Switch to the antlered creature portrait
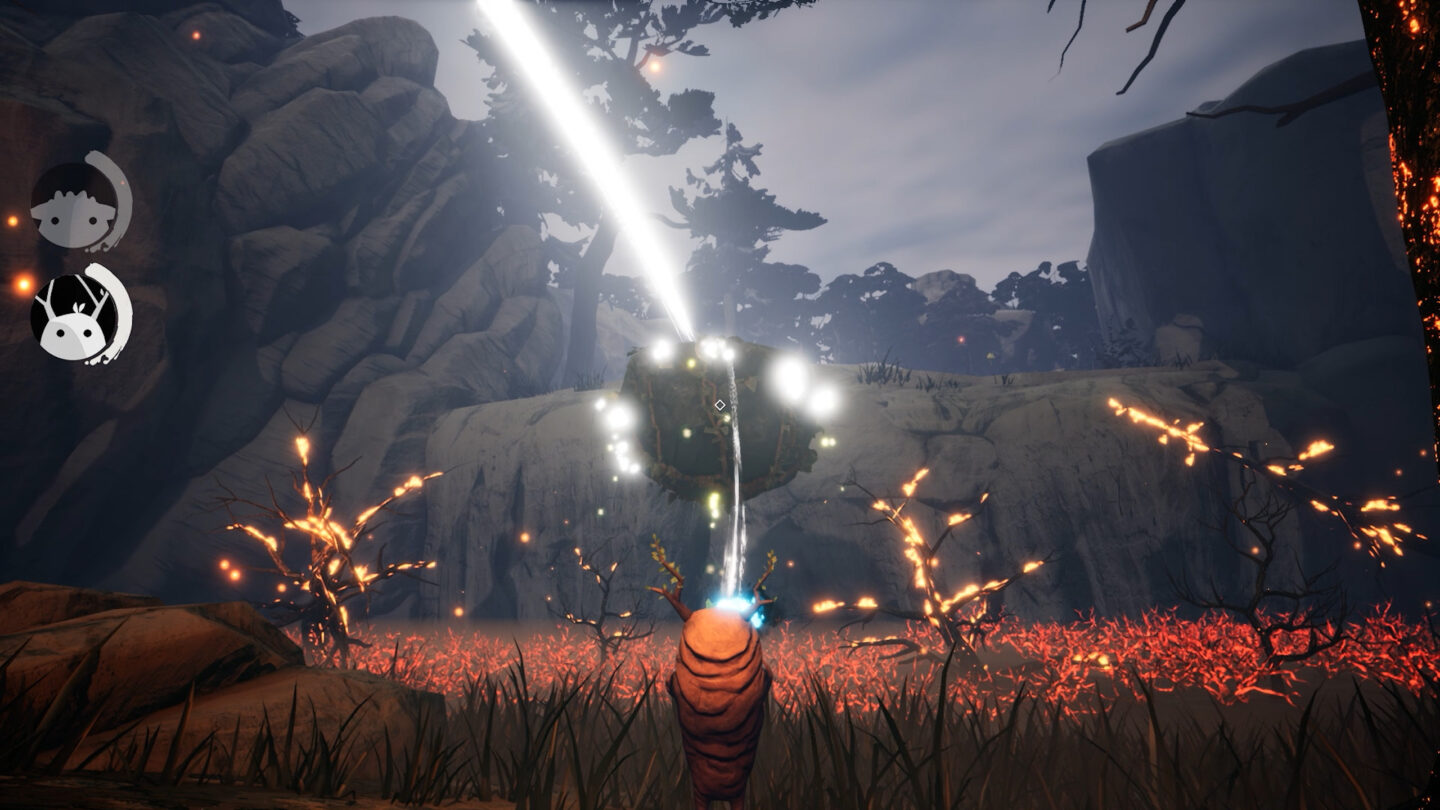The height and width of the screenshot is (810, 1440). pyautogui.click(x=75, y=316)
